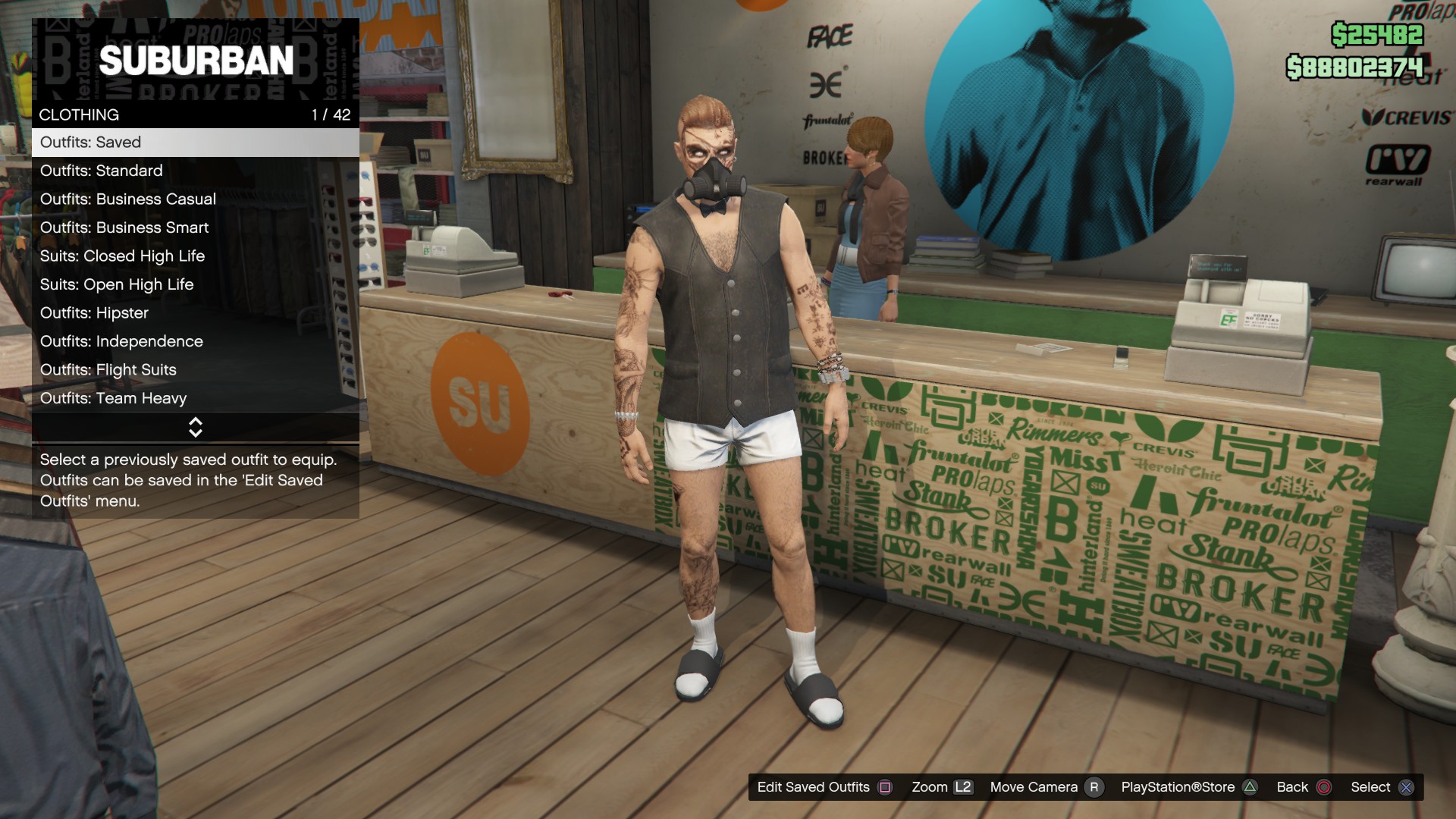Click the menu scroll arrows indicator

click(x=195, y=428)
